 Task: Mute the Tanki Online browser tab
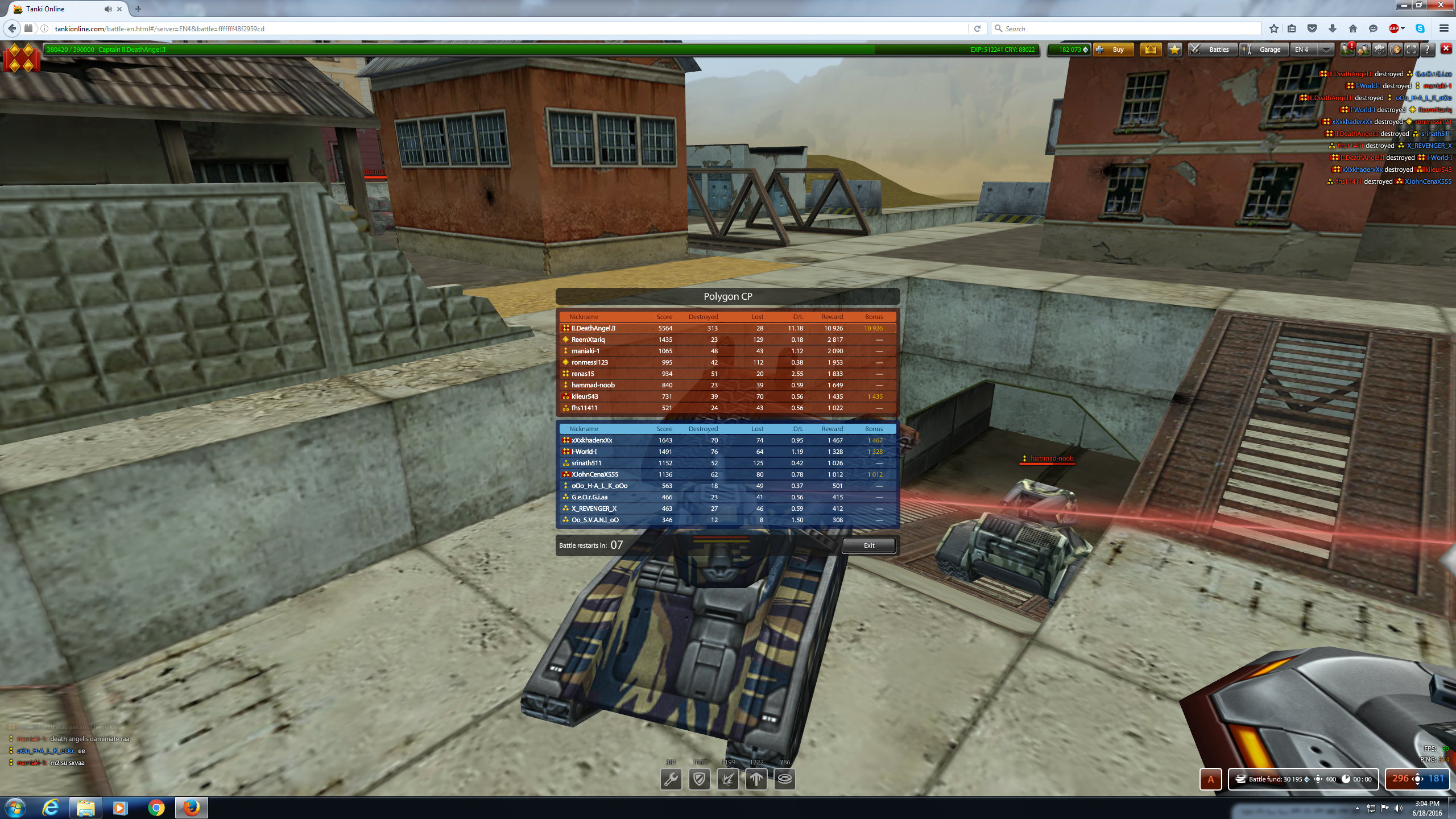[x=107, y=9]
